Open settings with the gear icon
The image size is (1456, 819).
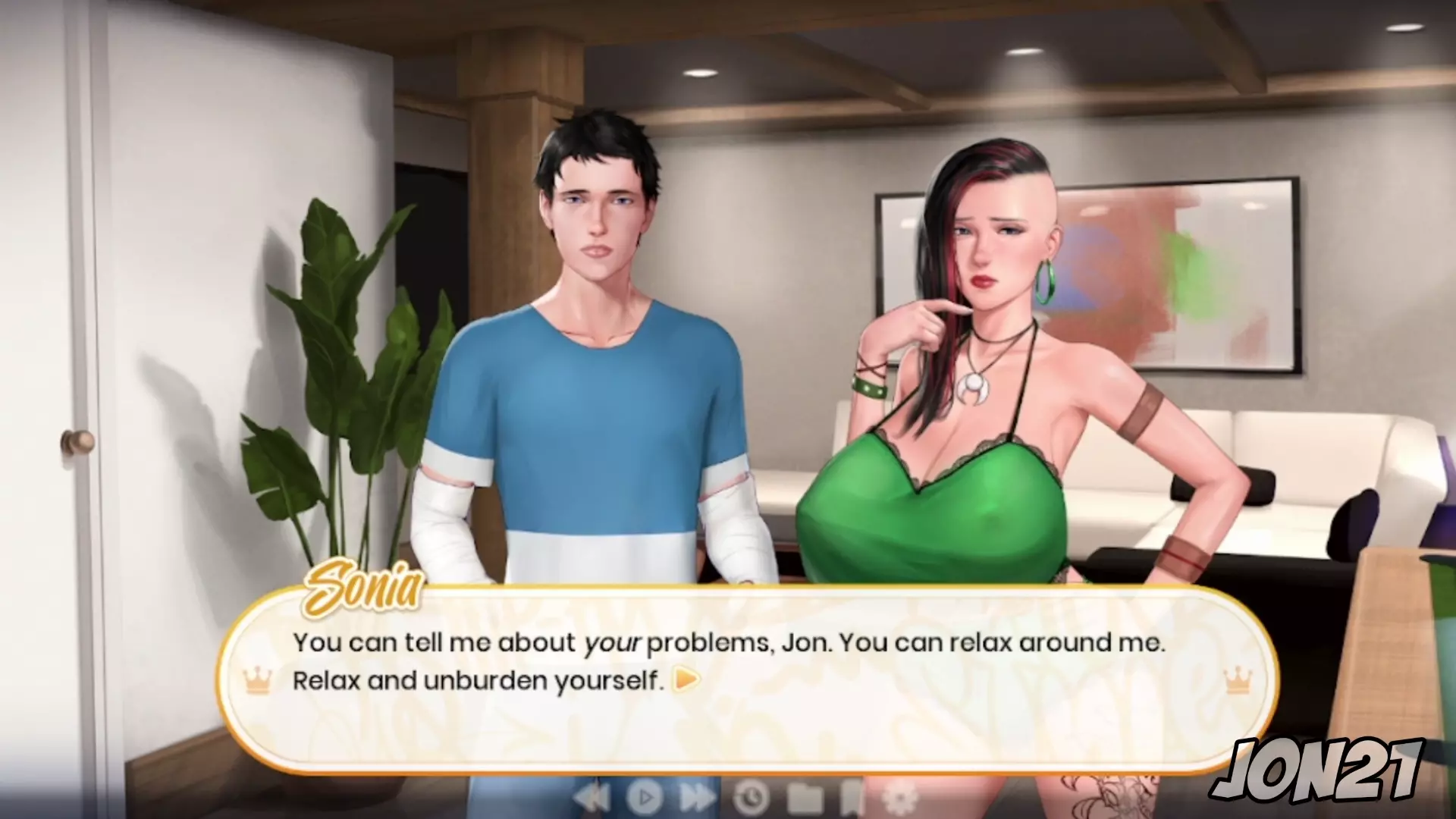click(901, 797)
